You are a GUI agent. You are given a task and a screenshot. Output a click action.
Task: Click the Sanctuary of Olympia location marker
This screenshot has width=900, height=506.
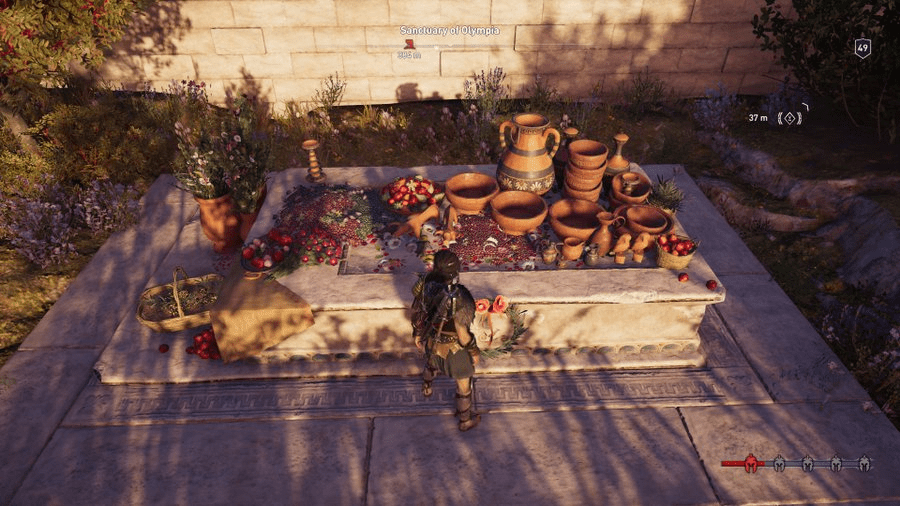(408, 44)
